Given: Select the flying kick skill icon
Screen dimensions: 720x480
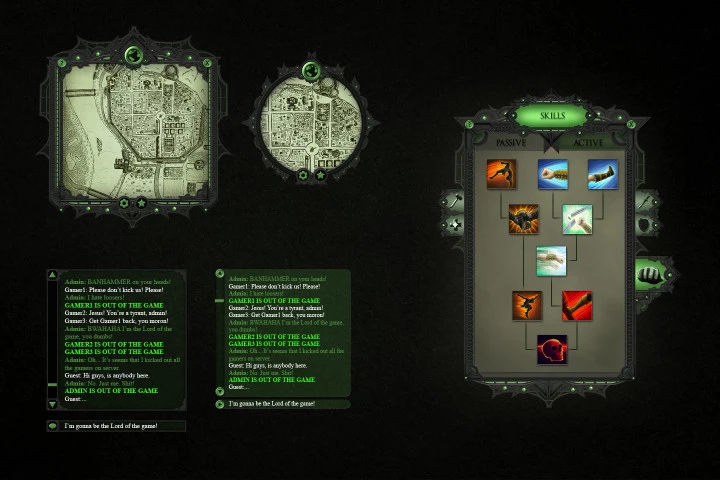Looking at the screenshot, I should [x=501, y=174].
